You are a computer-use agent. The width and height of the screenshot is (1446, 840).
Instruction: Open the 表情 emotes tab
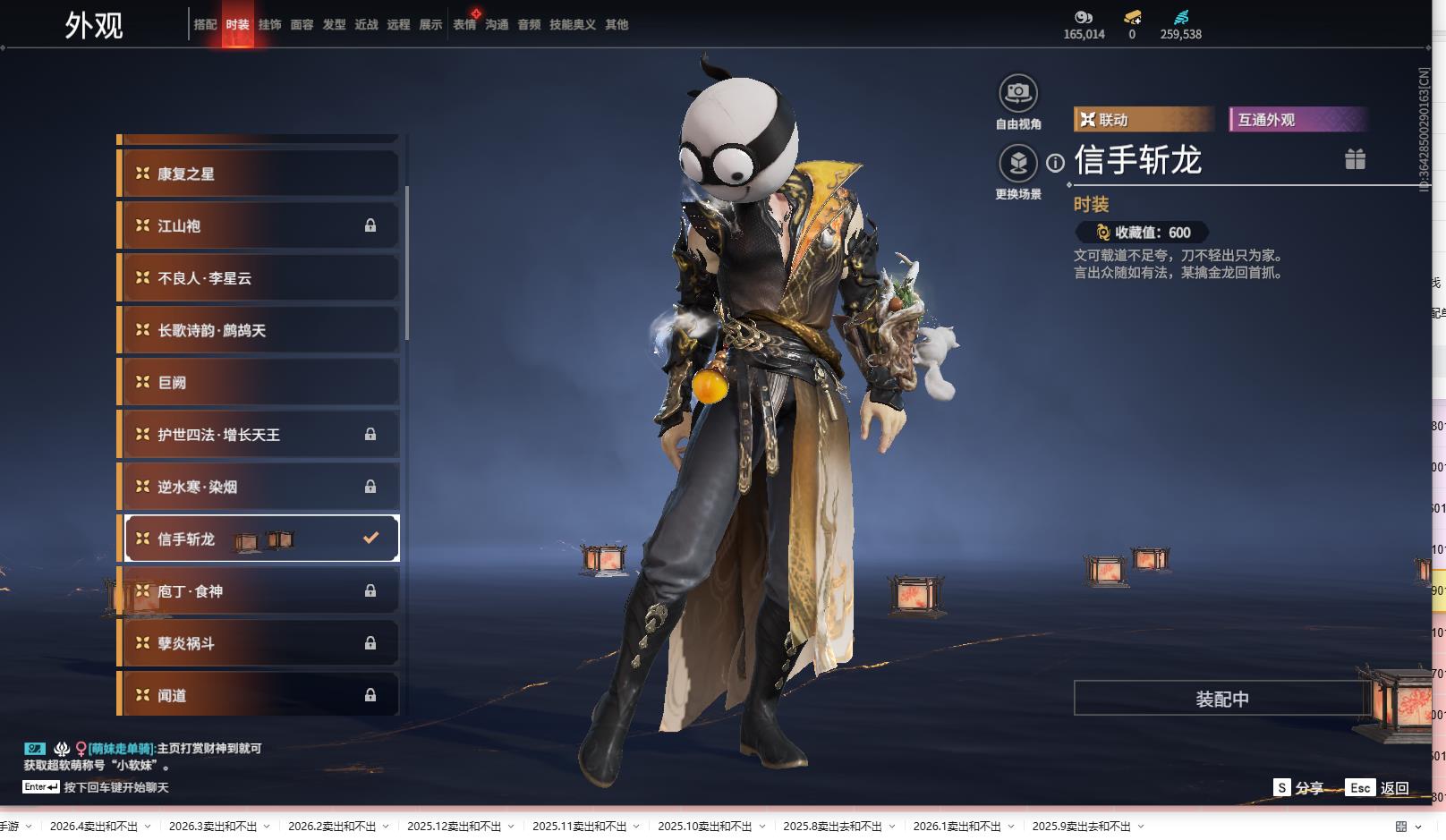click(464, 25)
